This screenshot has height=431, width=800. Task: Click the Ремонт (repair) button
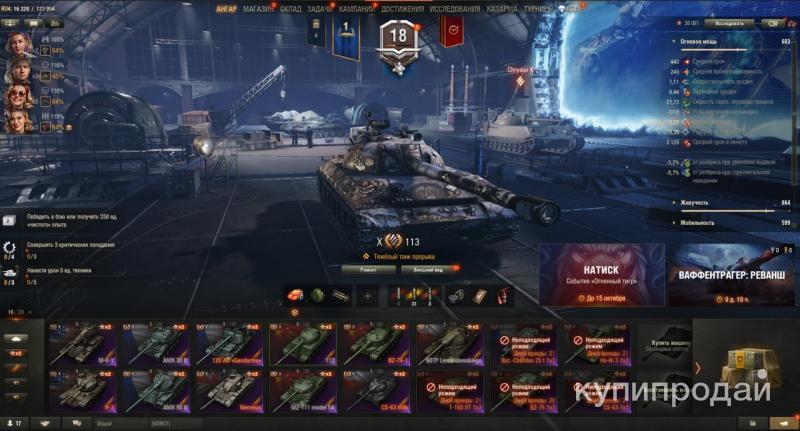(x=365, y=269)
